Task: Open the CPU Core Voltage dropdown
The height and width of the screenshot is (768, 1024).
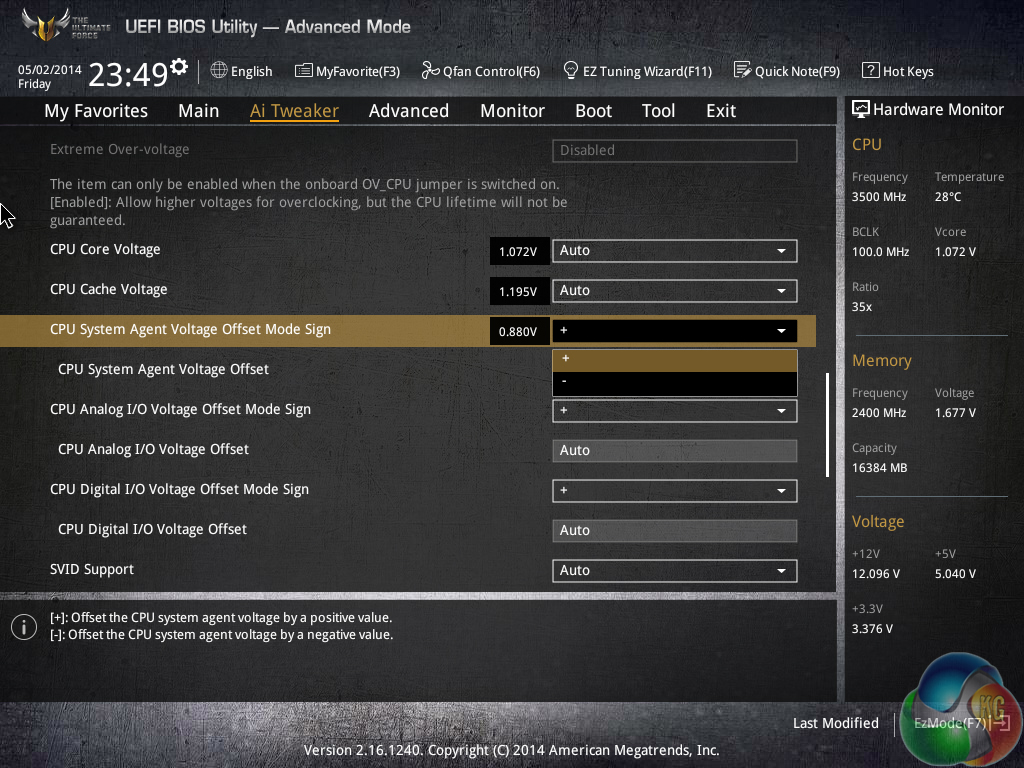Action: (x=674, y=251)
